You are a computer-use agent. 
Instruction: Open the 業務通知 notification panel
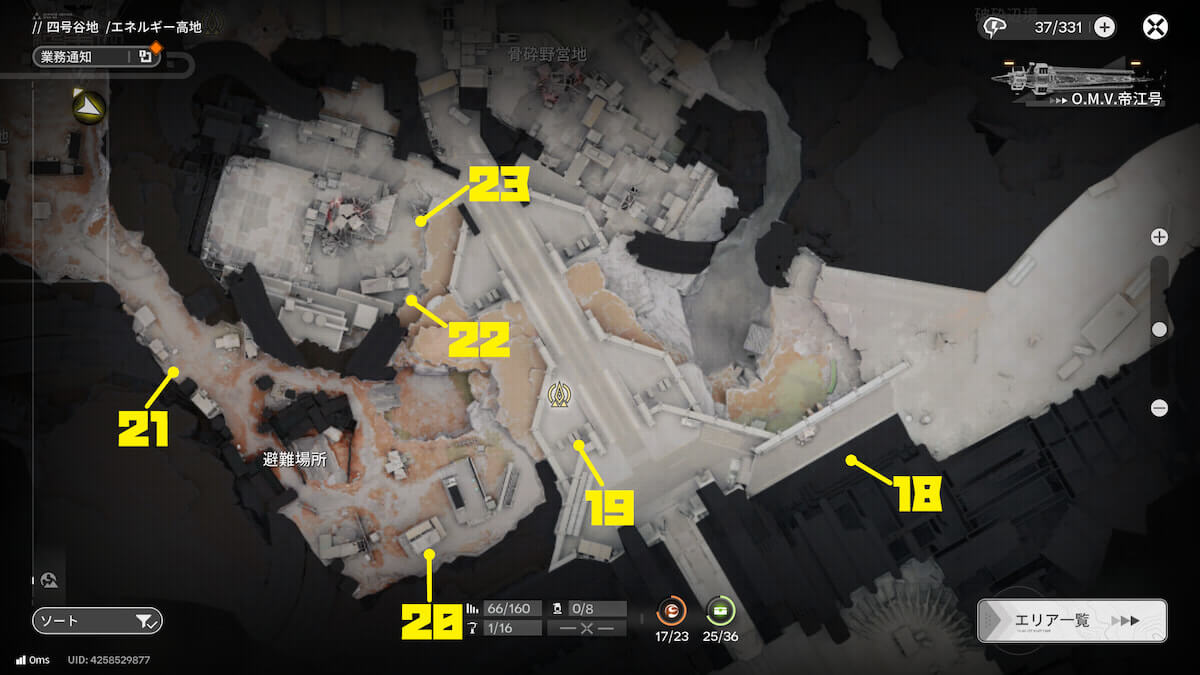[96, 57]
